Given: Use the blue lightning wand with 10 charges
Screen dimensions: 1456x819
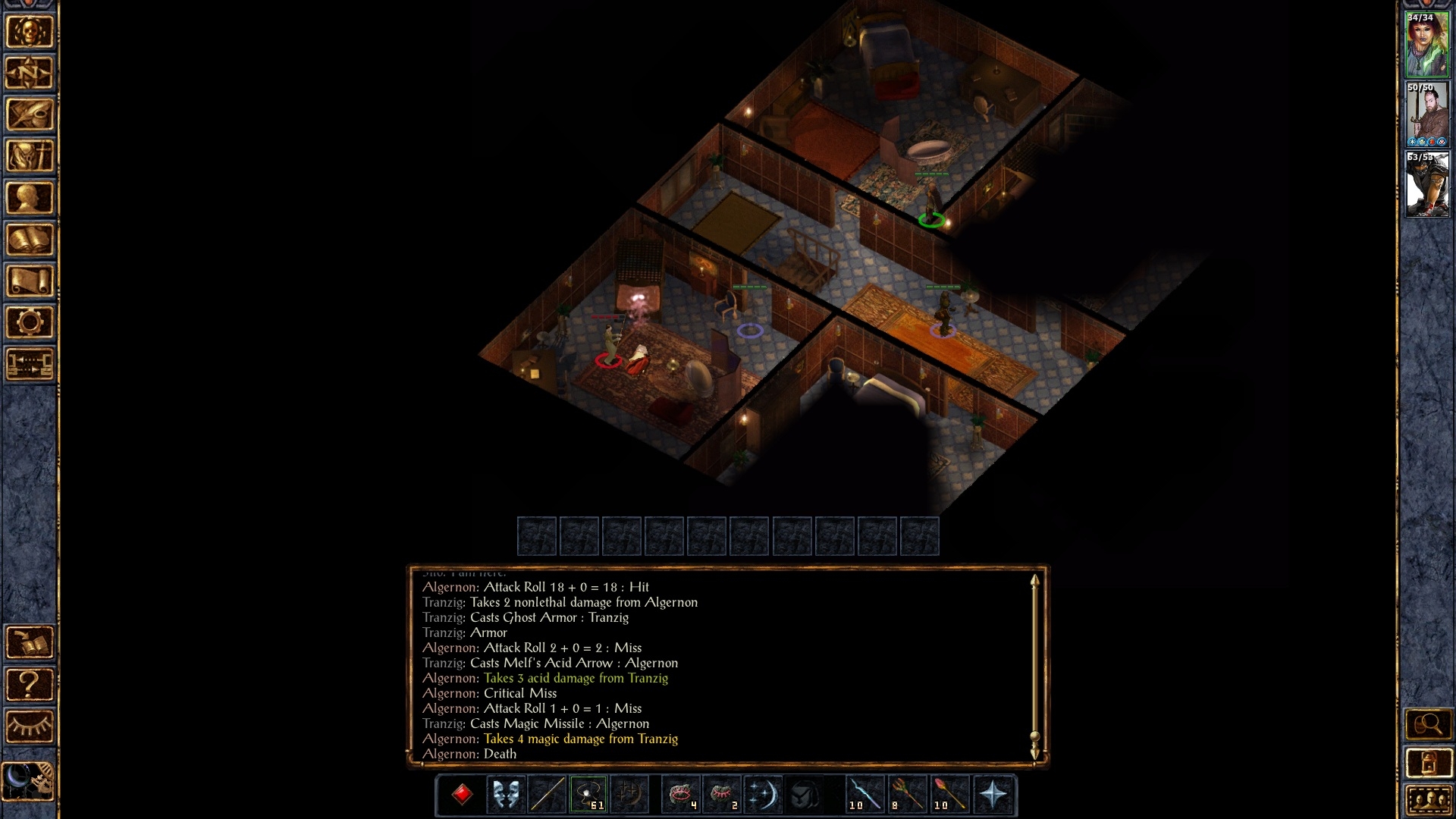Looking at the screenshot, I should coord(865,795).
